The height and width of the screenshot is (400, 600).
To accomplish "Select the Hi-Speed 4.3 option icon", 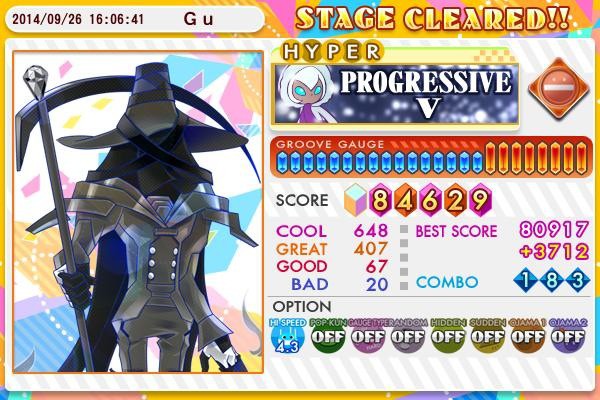I will 289,338.
